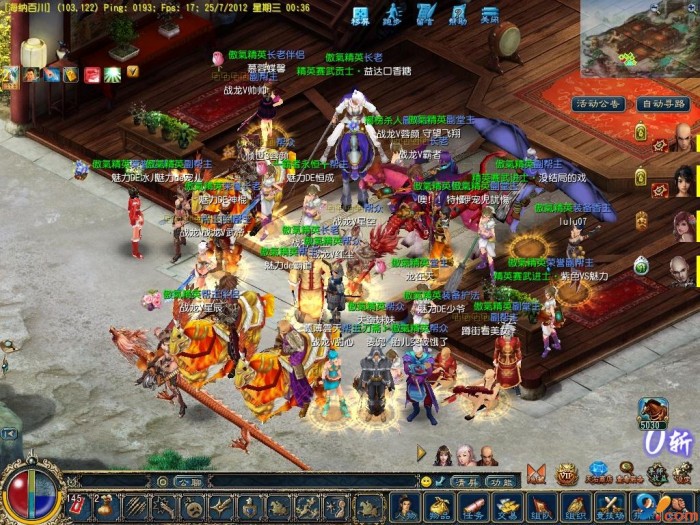Switch chat channel with 公聊 button
This screenshot has height=525, width=700.
point(188,481)
